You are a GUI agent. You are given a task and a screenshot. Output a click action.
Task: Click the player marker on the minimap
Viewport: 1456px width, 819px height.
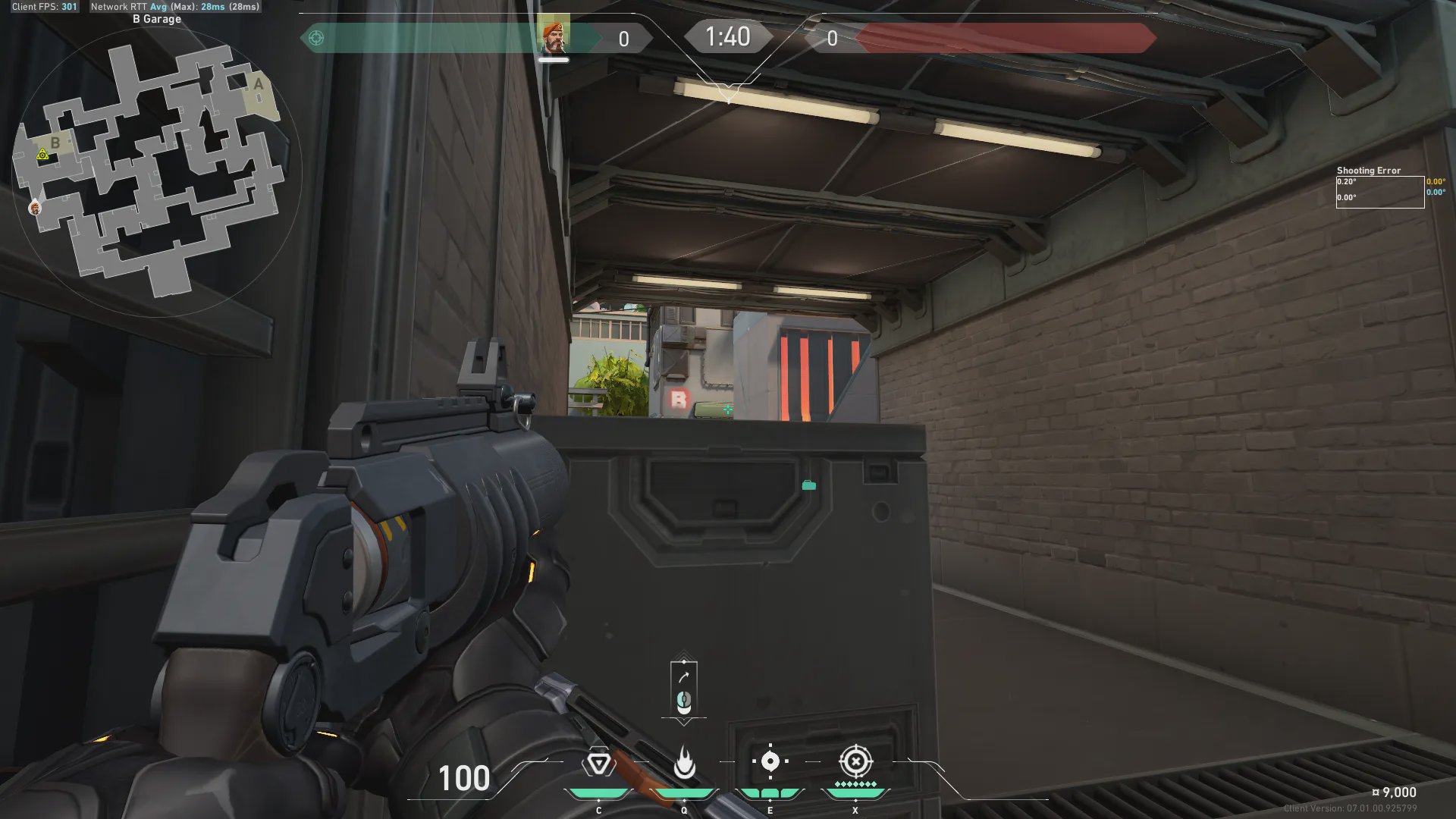click(x=35, y=208)
